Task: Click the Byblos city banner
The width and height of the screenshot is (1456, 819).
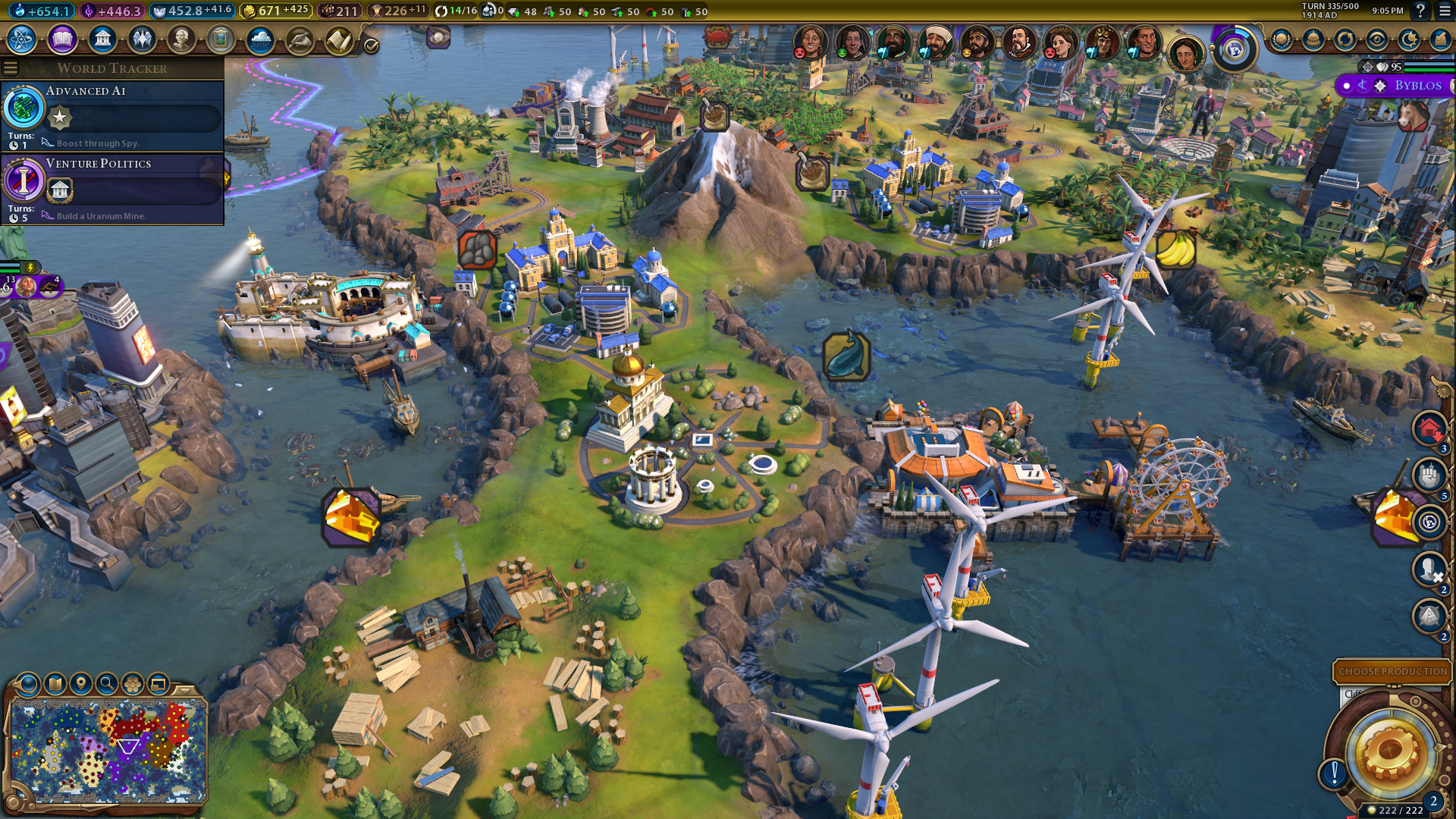Action: click(x=1417, y=86)
